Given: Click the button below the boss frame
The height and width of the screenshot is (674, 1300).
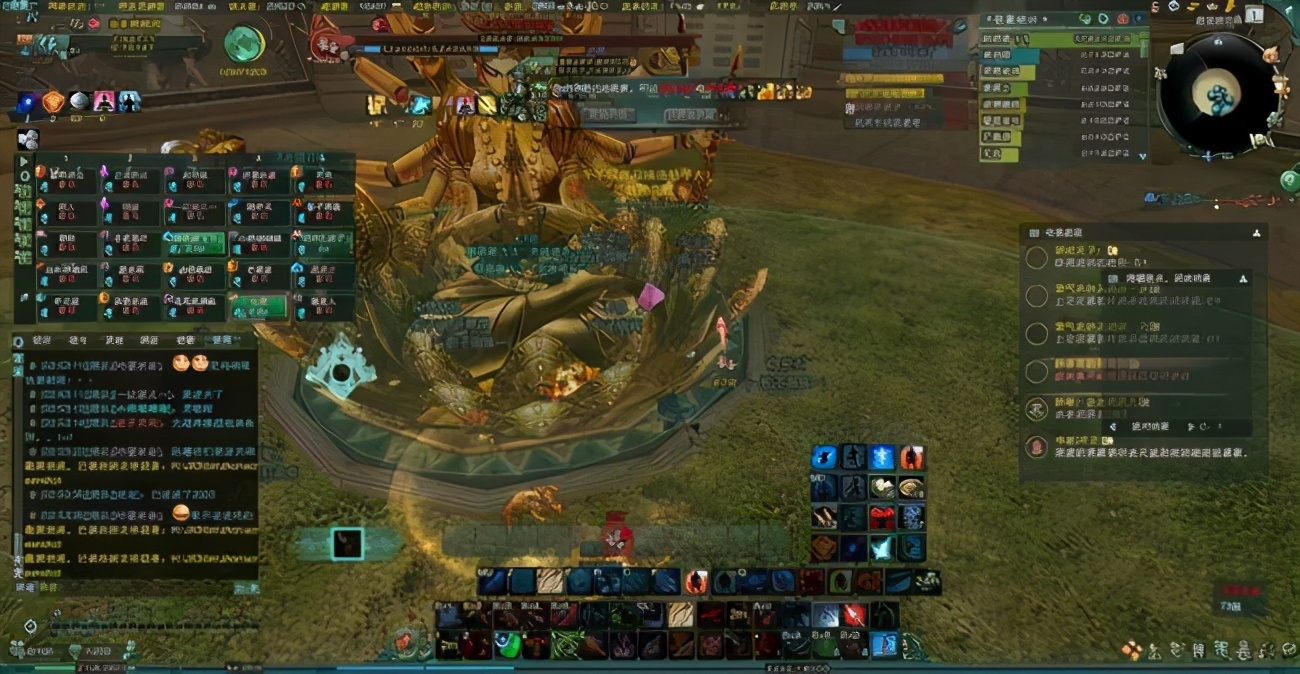Looking at the screenshot, I should click(608, 115).
